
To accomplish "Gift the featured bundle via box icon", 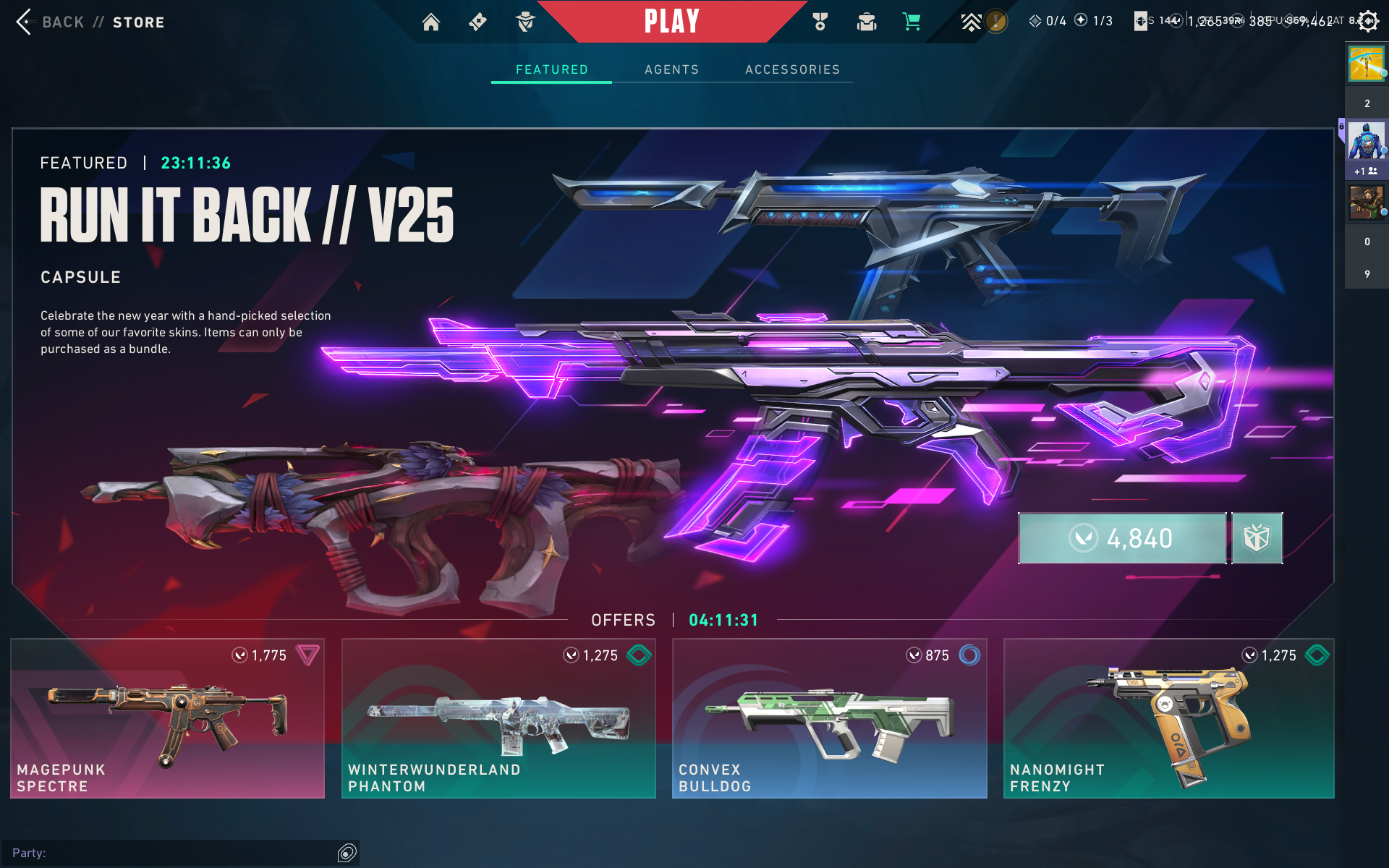I will pyautogui.click(x=1257, y=538).
